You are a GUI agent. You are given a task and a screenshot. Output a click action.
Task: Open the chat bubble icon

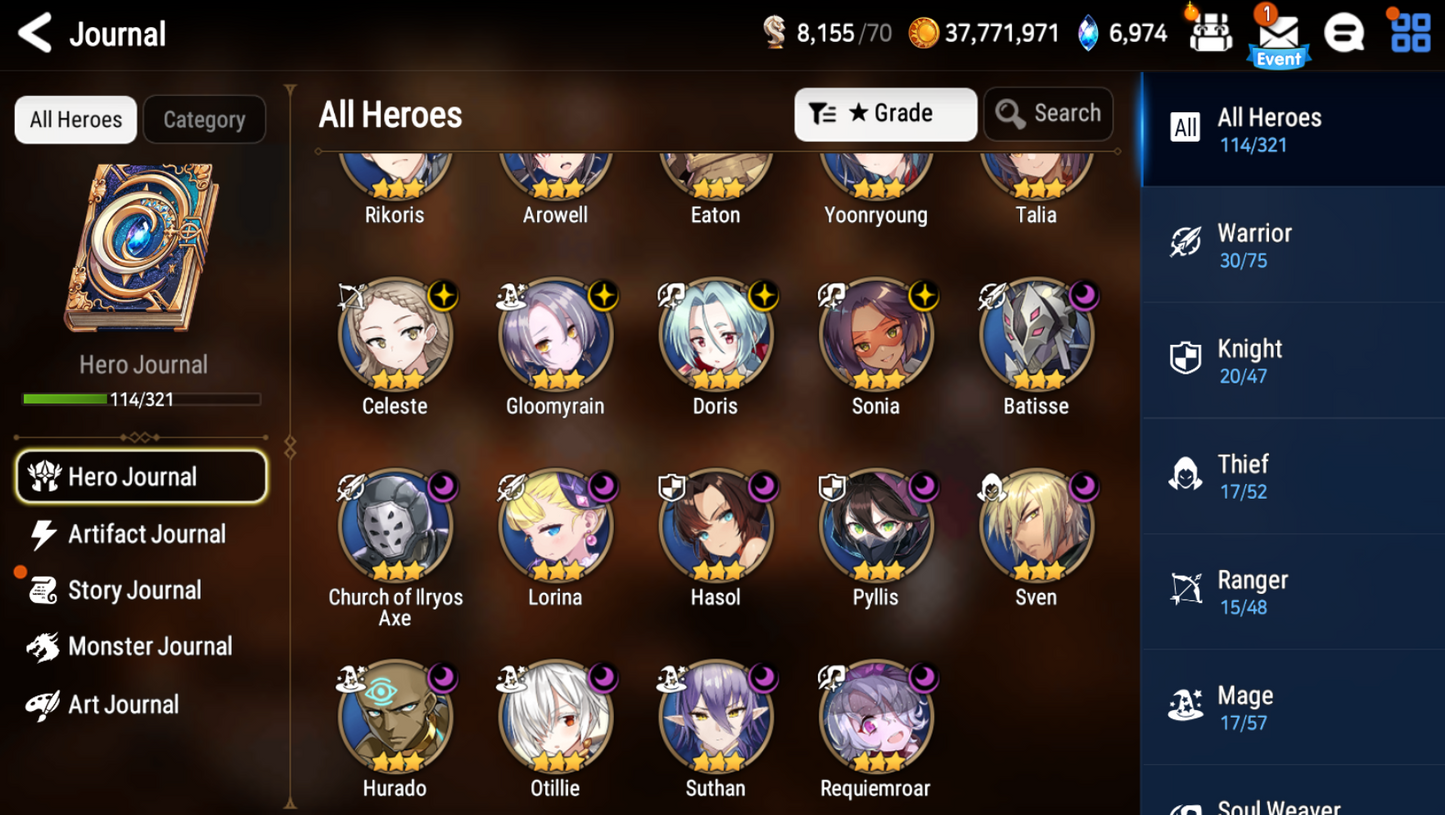(1344, 34)
